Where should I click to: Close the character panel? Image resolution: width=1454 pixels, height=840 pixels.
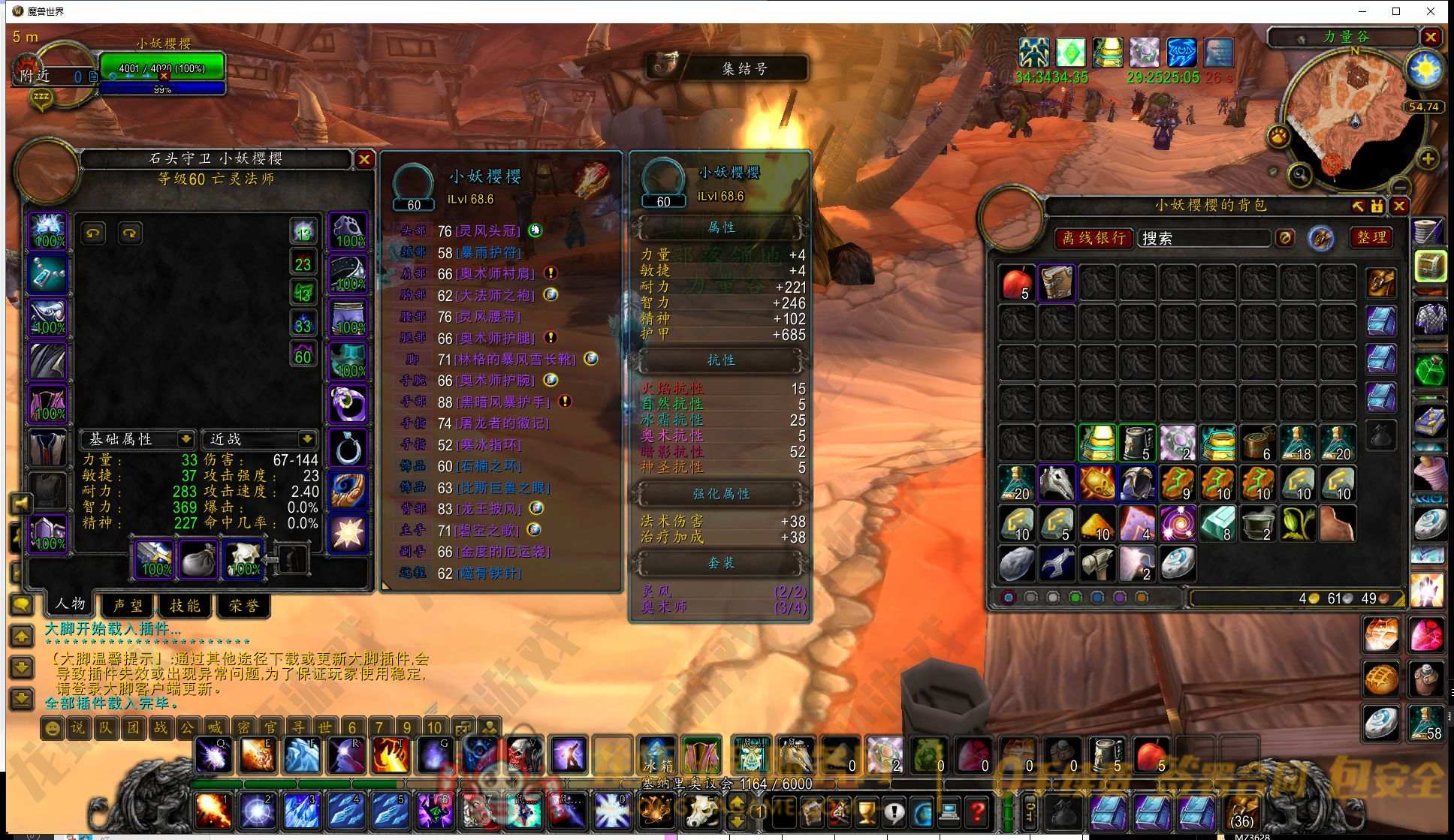click(364, 159)
